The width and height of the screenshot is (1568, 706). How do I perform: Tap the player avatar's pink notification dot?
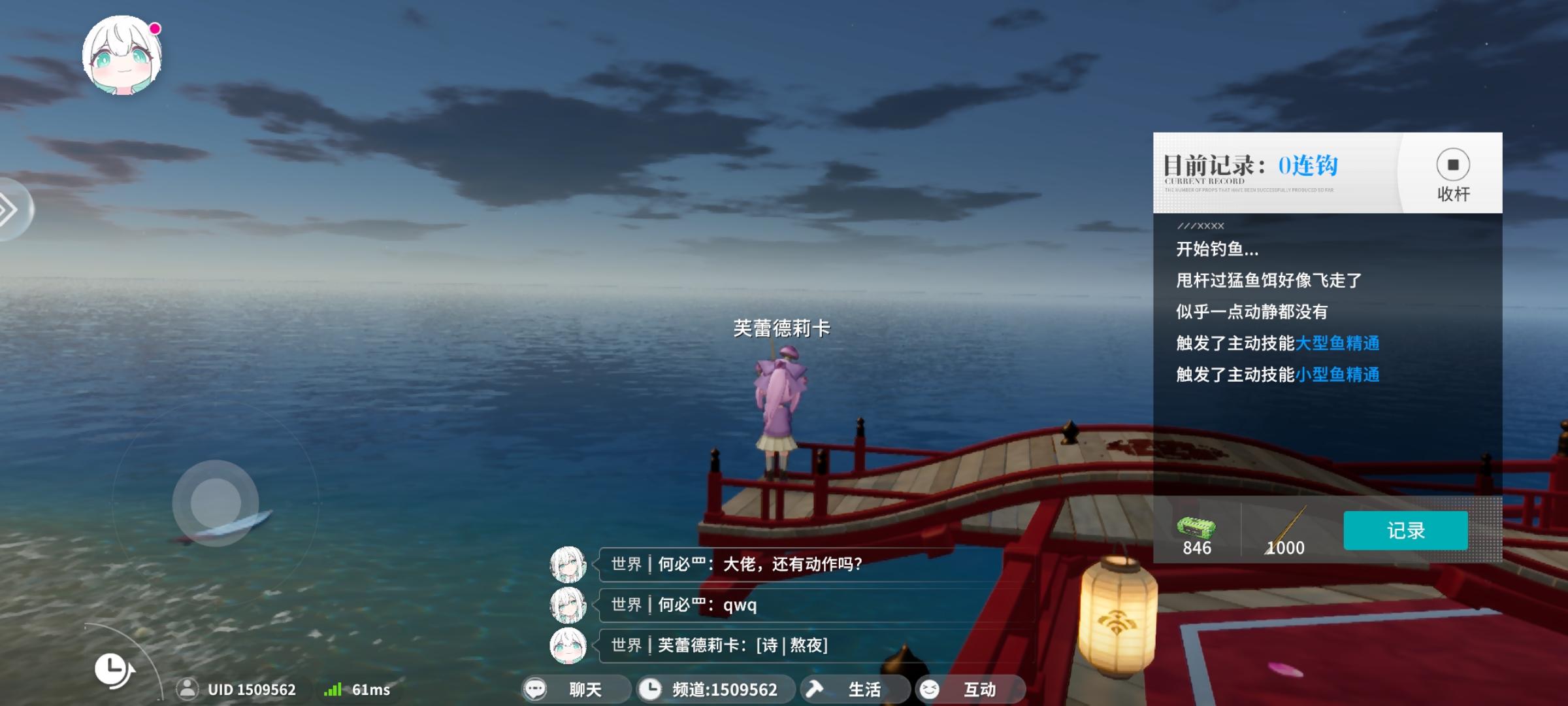pos(154,29)
